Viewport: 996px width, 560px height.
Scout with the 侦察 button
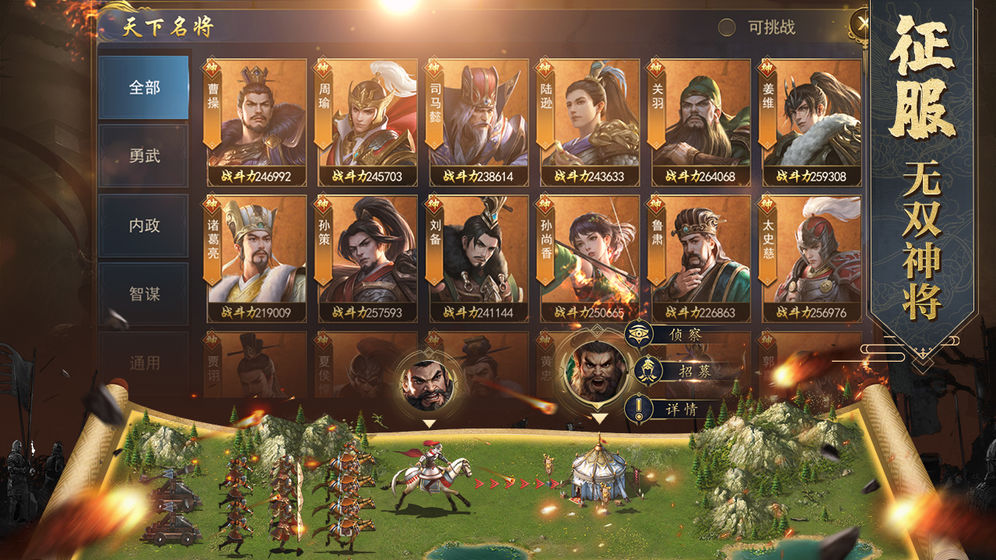click(673, 334)
